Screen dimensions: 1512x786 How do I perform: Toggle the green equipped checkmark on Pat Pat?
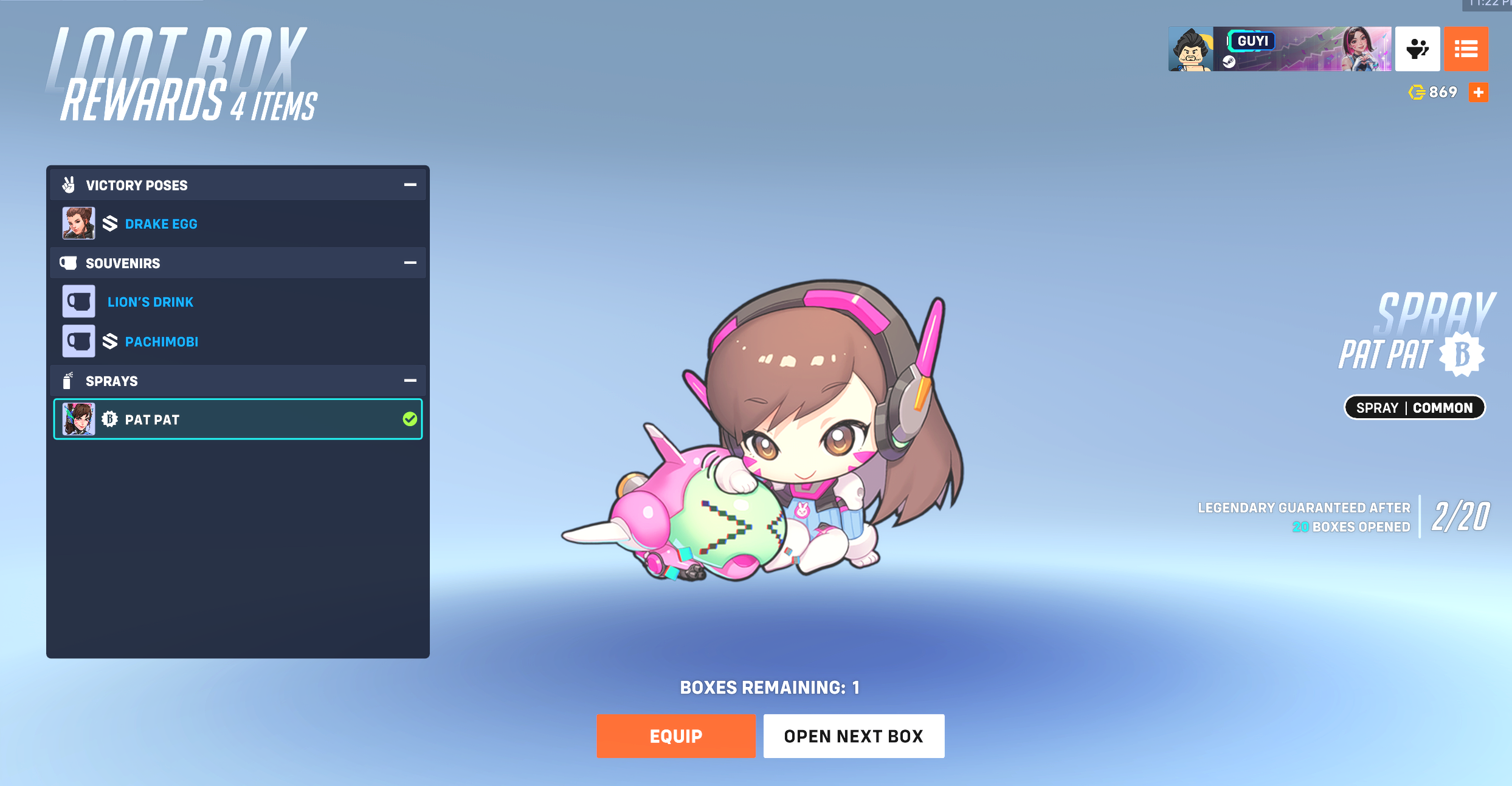(410, 418)
